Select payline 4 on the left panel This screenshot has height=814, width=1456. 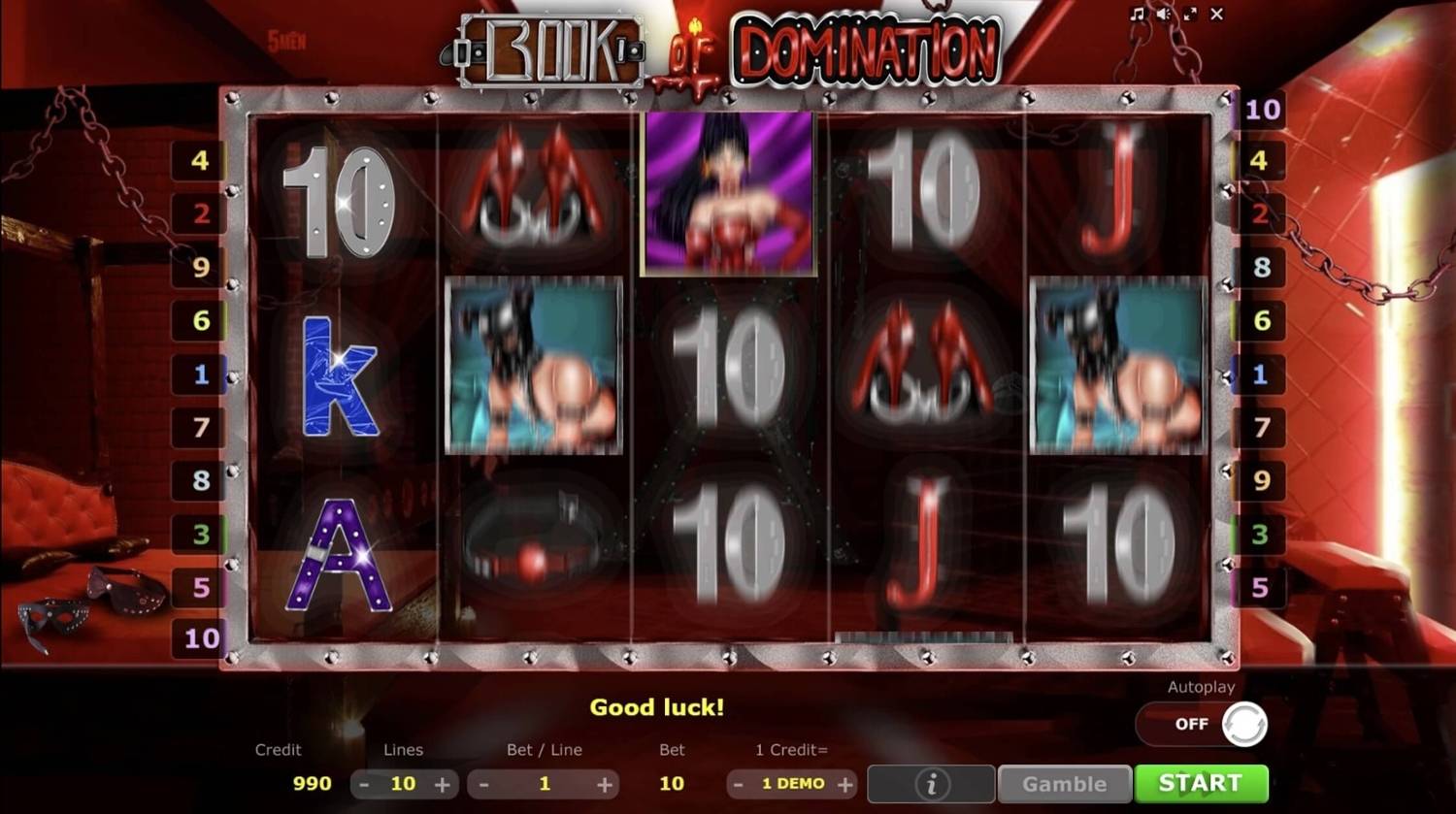tap(201, 161)
